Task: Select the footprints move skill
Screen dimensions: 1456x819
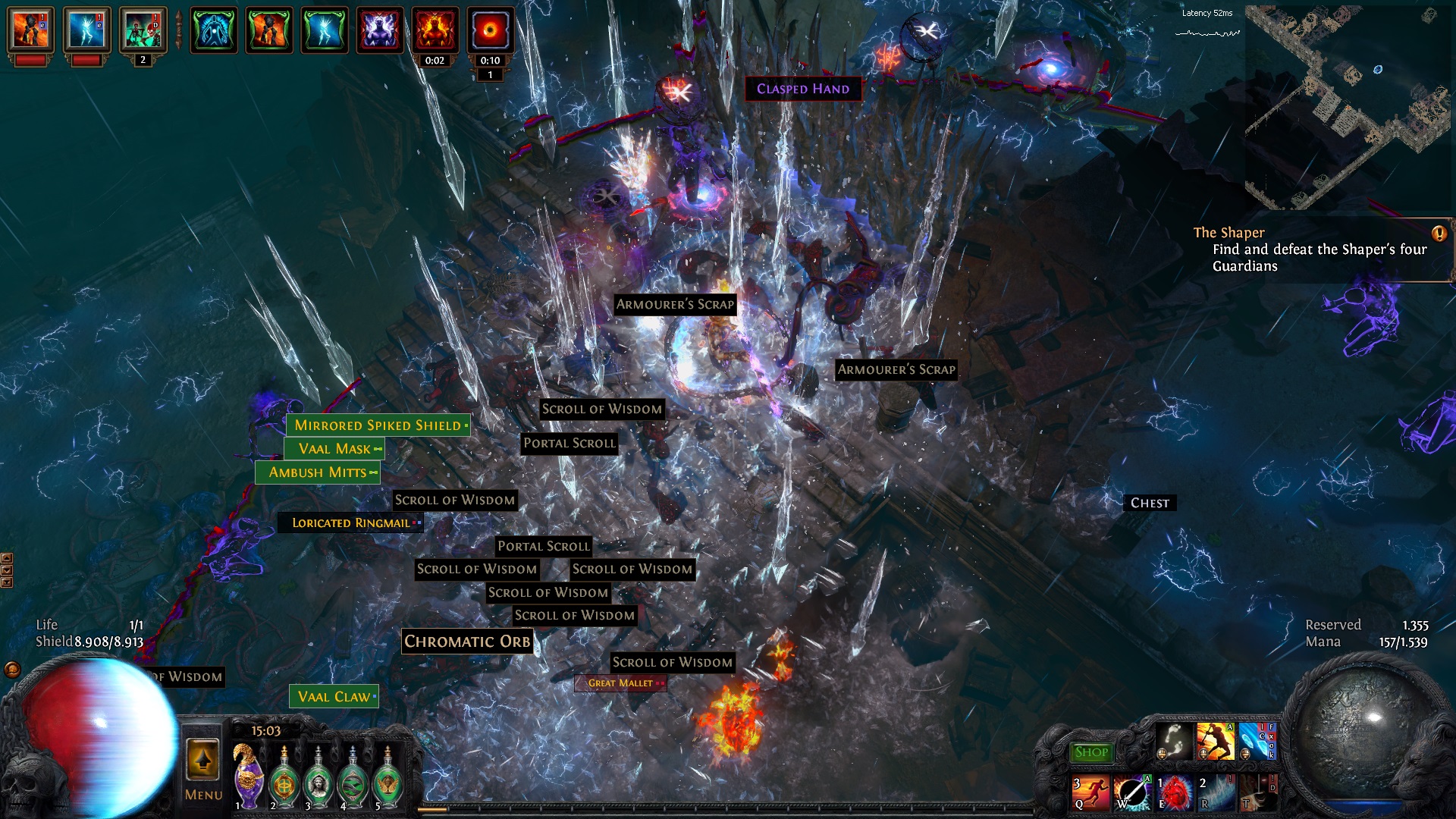Action: [1174, 741]
